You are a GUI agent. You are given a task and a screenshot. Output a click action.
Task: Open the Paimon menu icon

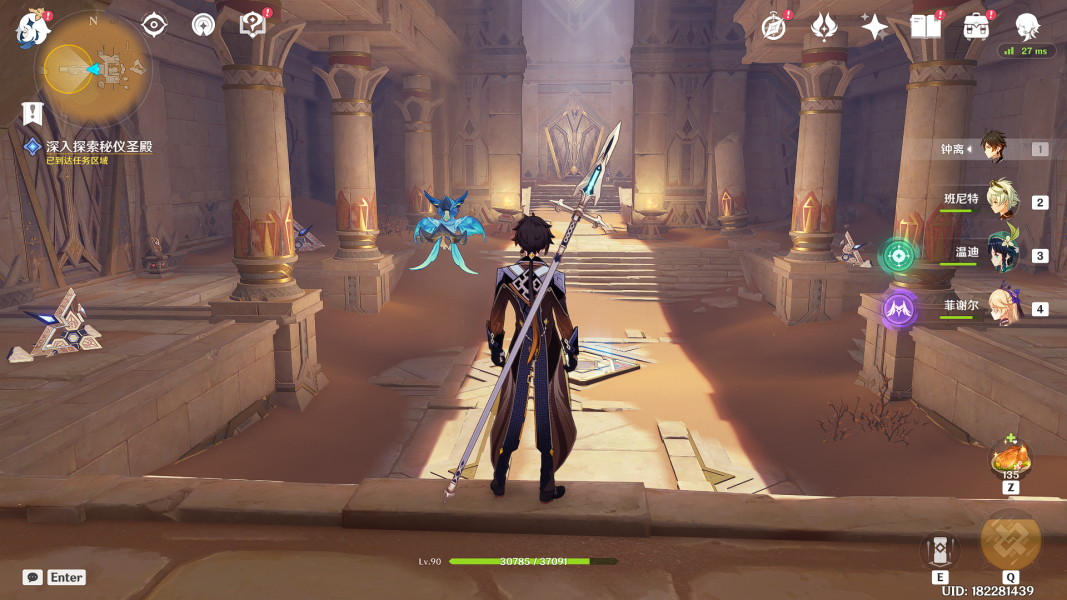(32, 29)
